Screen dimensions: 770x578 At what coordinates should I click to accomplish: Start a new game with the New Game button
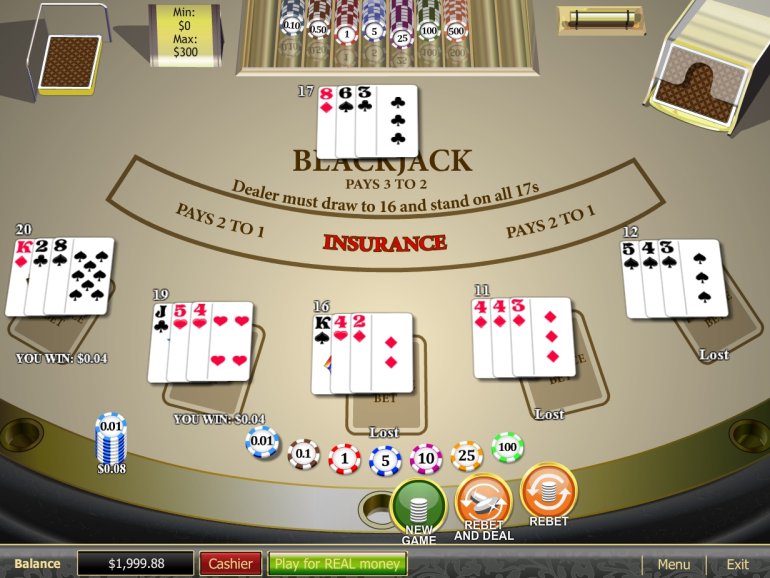(x=418, y=507)
